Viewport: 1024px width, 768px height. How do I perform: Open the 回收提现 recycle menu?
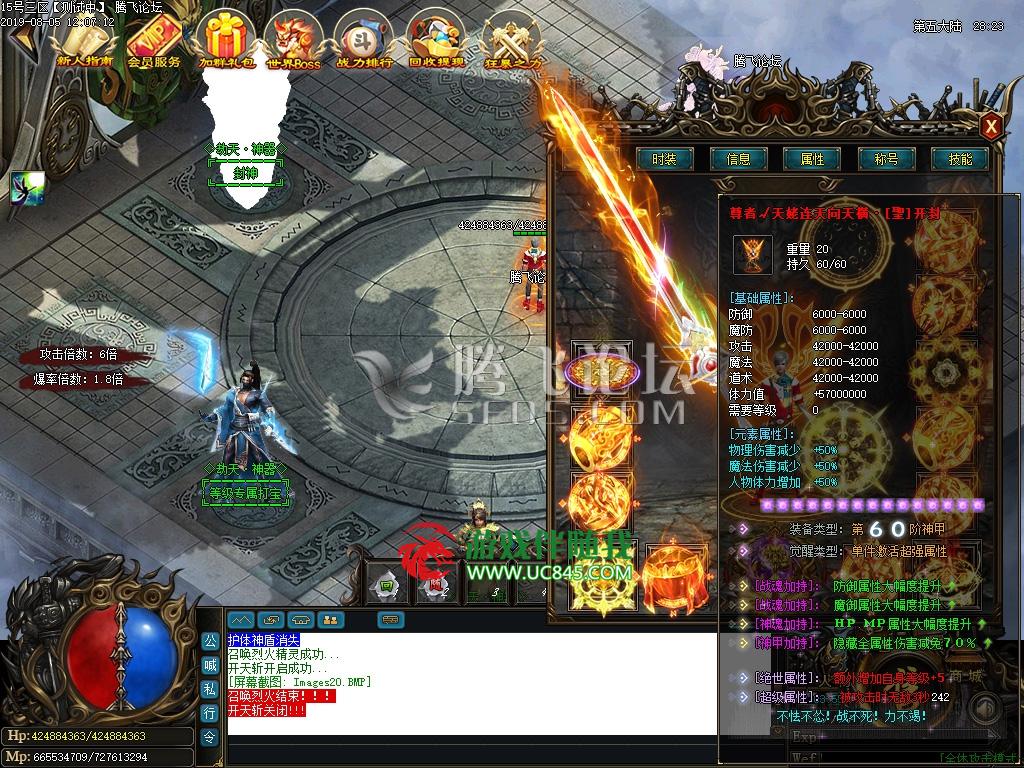(x=437, y=41)
